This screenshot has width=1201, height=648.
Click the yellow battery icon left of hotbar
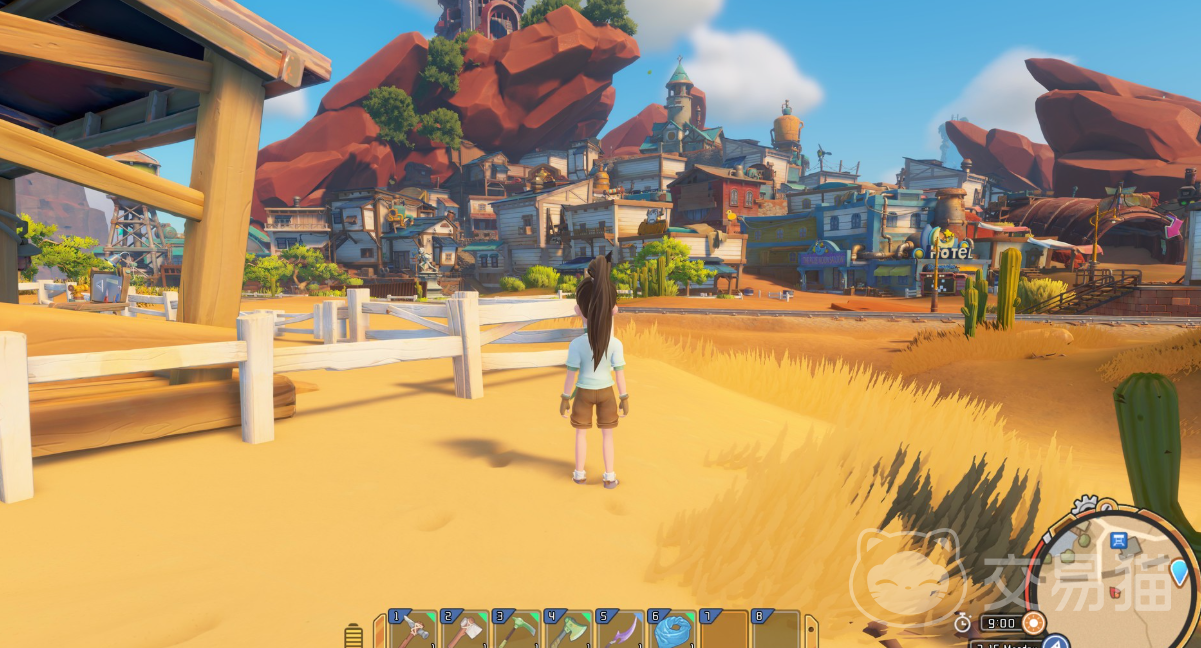point(352,635)
